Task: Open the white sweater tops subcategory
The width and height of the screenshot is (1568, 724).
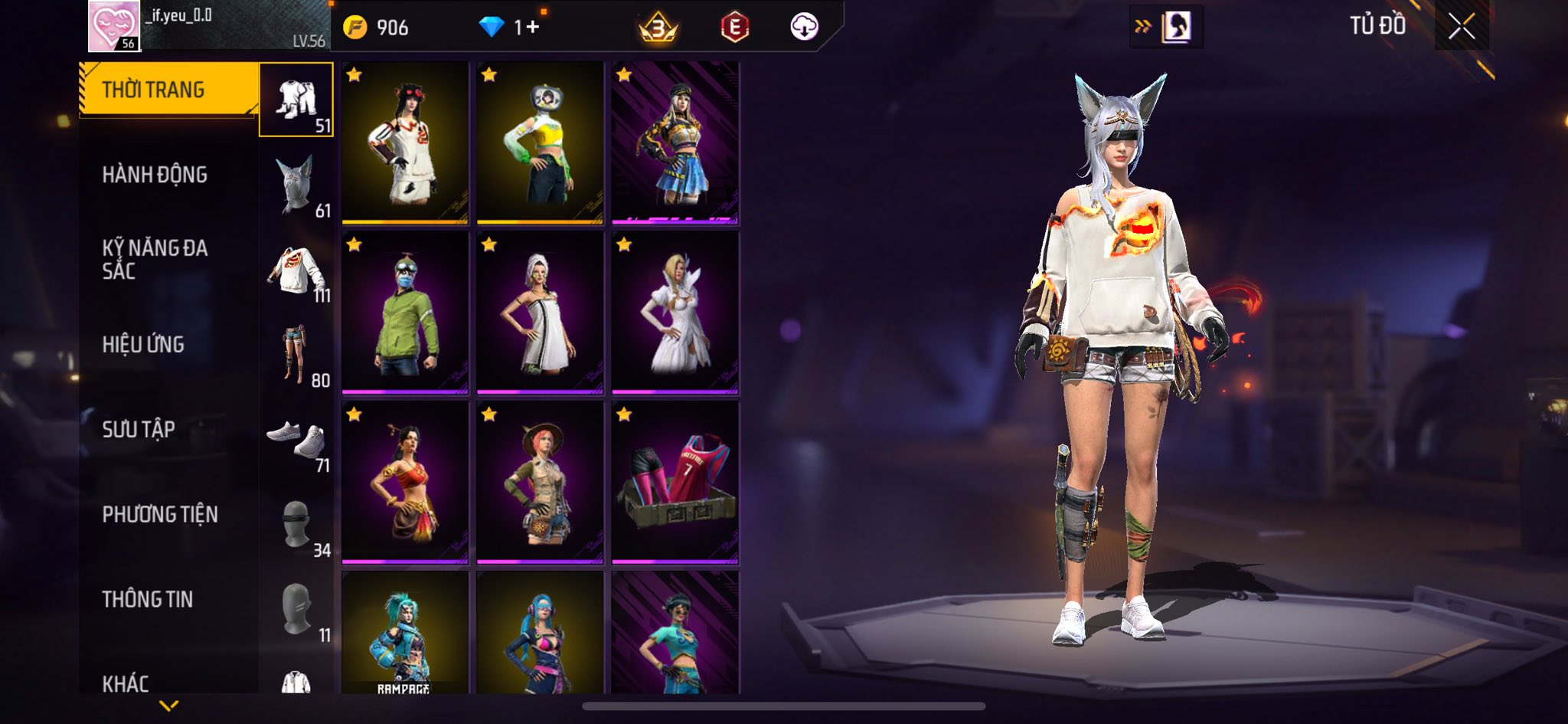Action: point(296,270)
